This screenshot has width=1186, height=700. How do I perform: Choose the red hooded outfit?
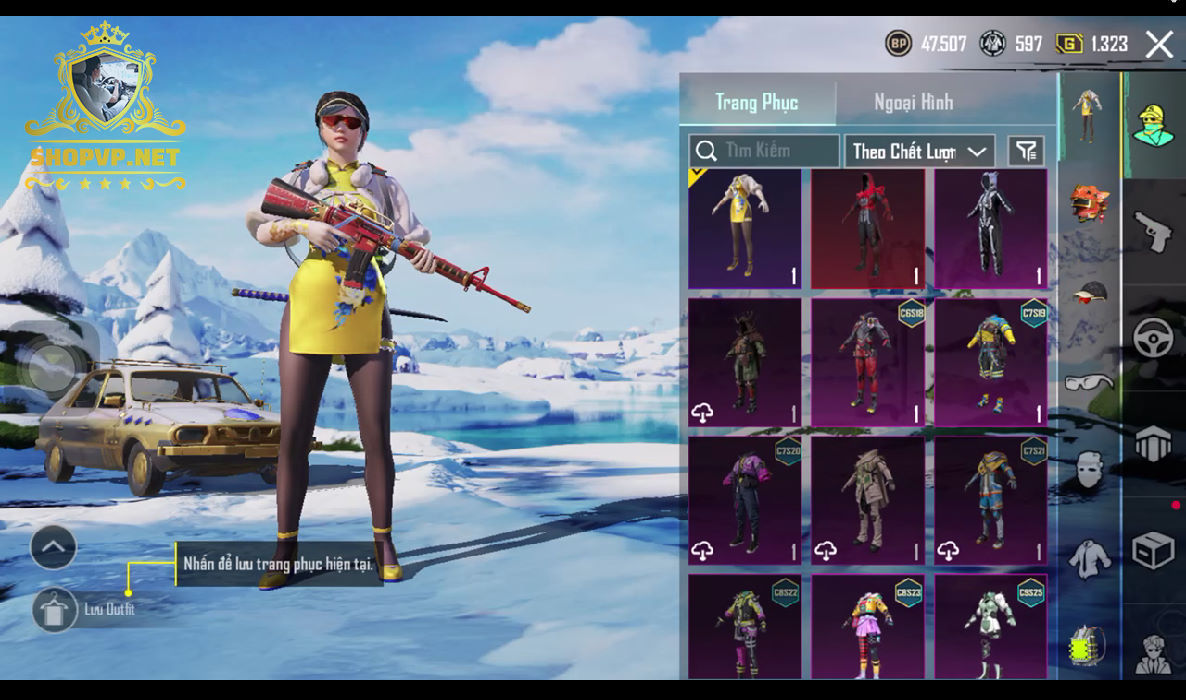click(x=867, y=229)
